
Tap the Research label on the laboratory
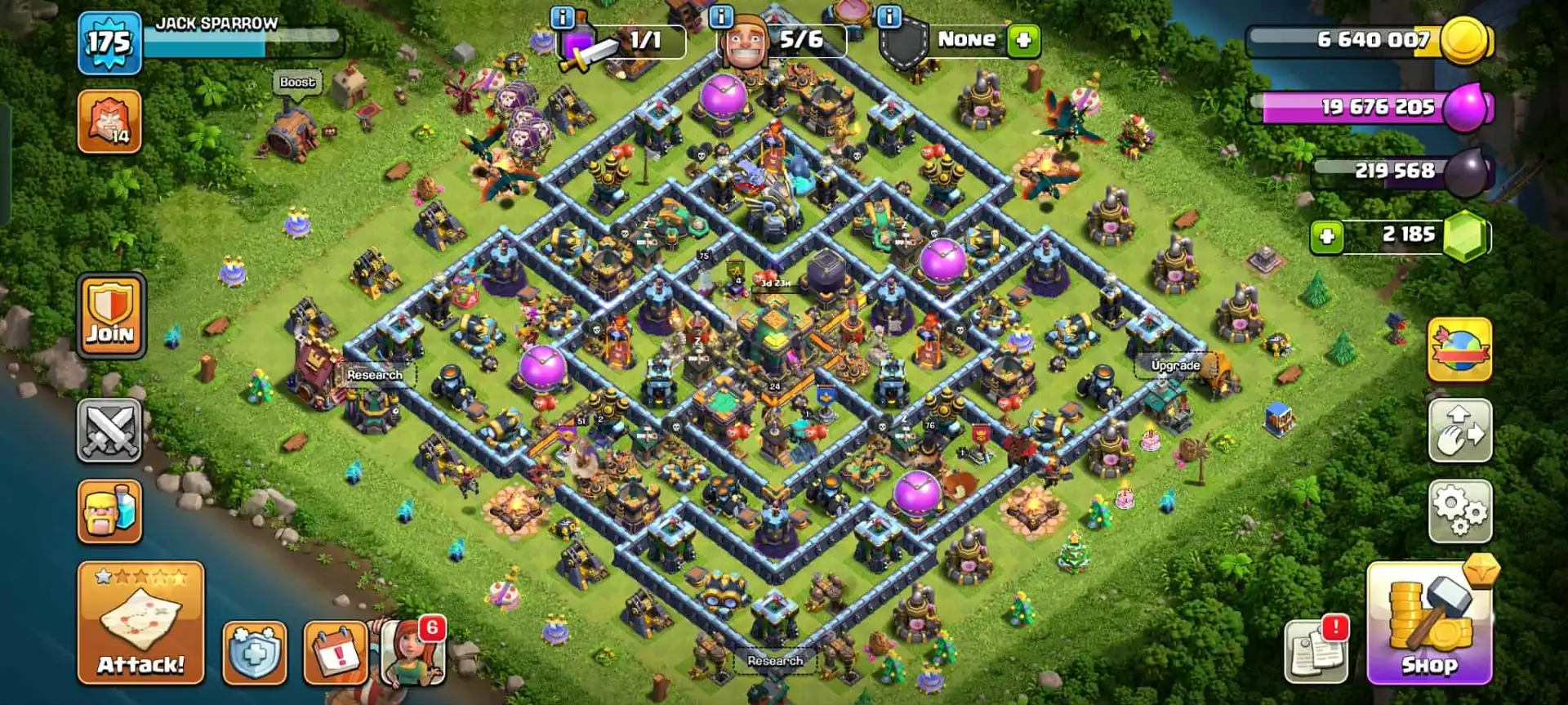[373, 374]
